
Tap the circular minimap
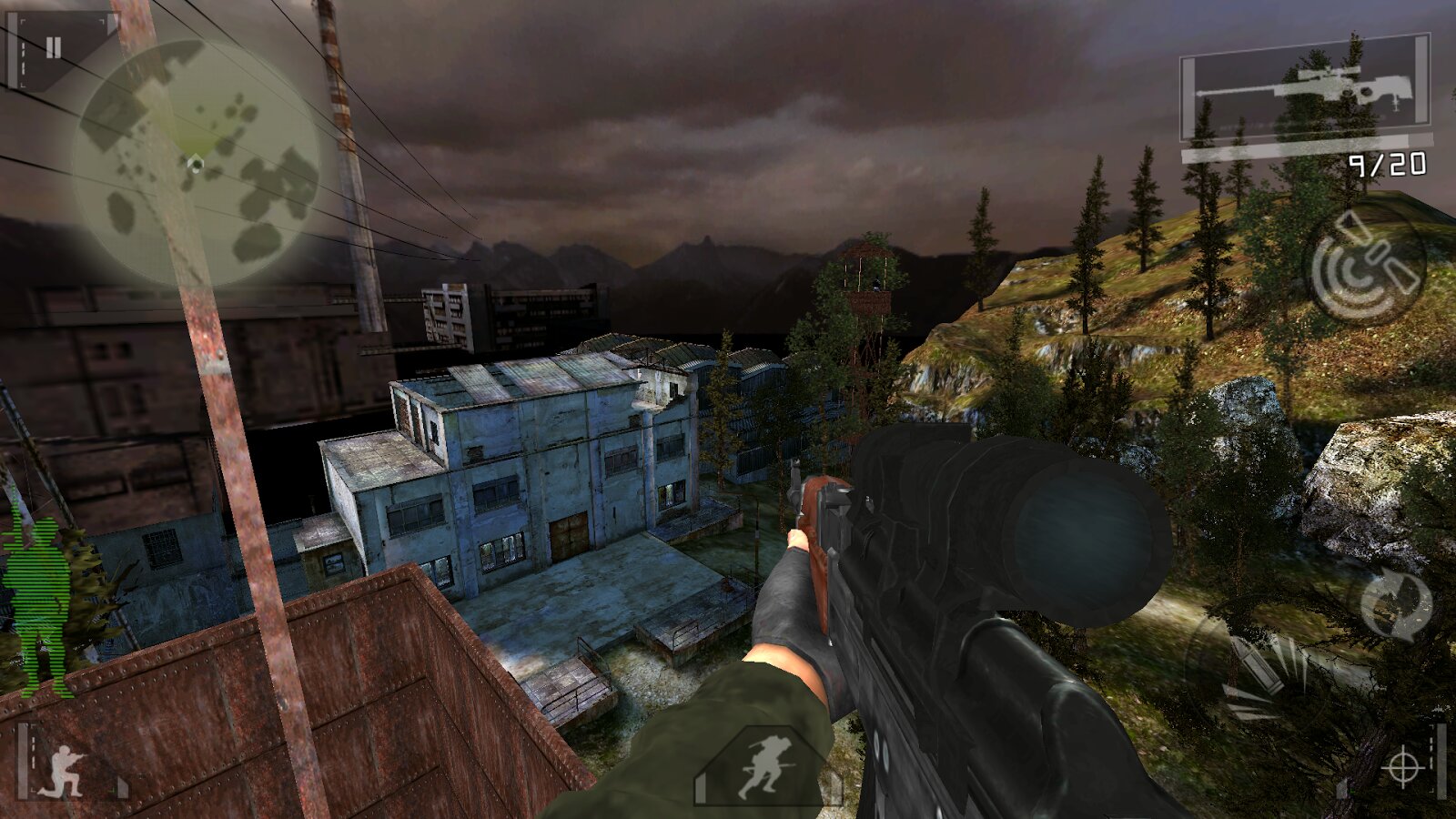point(196,164)
